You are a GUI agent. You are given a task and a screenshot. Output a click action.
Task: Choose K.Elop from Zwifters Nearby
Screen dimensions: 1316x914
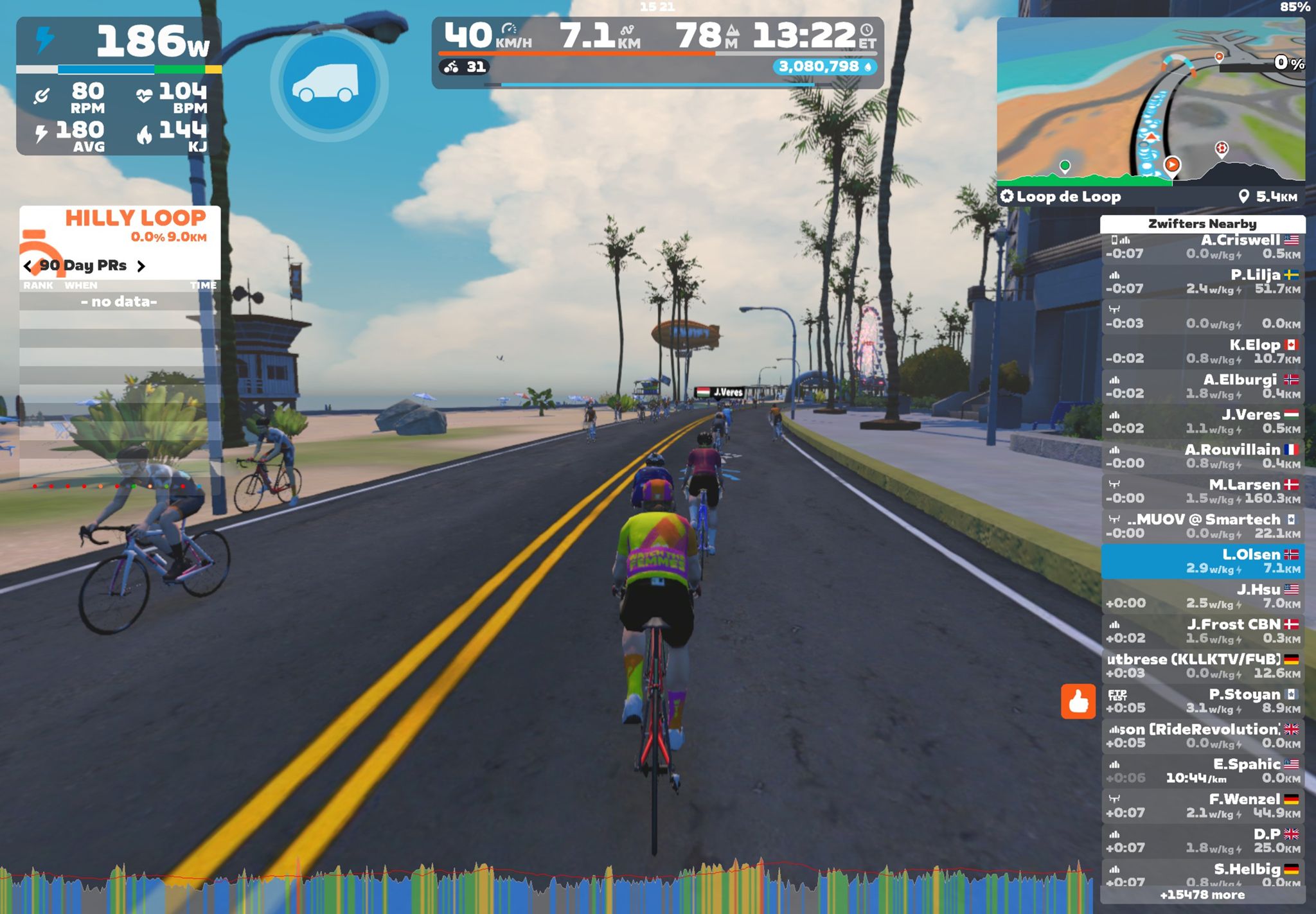click(x=1202, y=352)
